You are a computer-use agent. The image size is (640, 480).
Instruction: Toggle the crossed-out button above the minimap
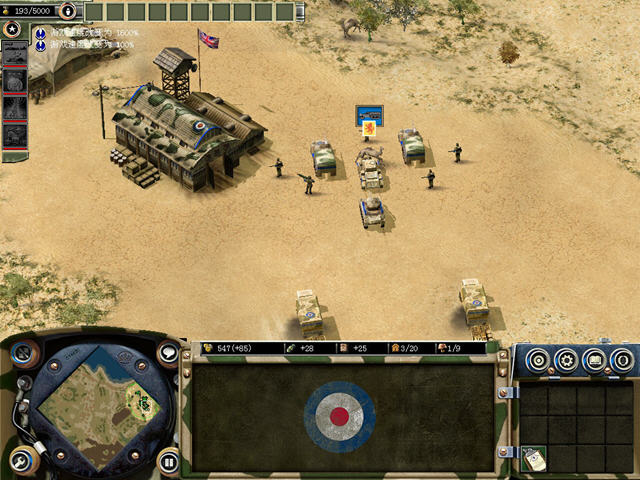click(23, 352)
